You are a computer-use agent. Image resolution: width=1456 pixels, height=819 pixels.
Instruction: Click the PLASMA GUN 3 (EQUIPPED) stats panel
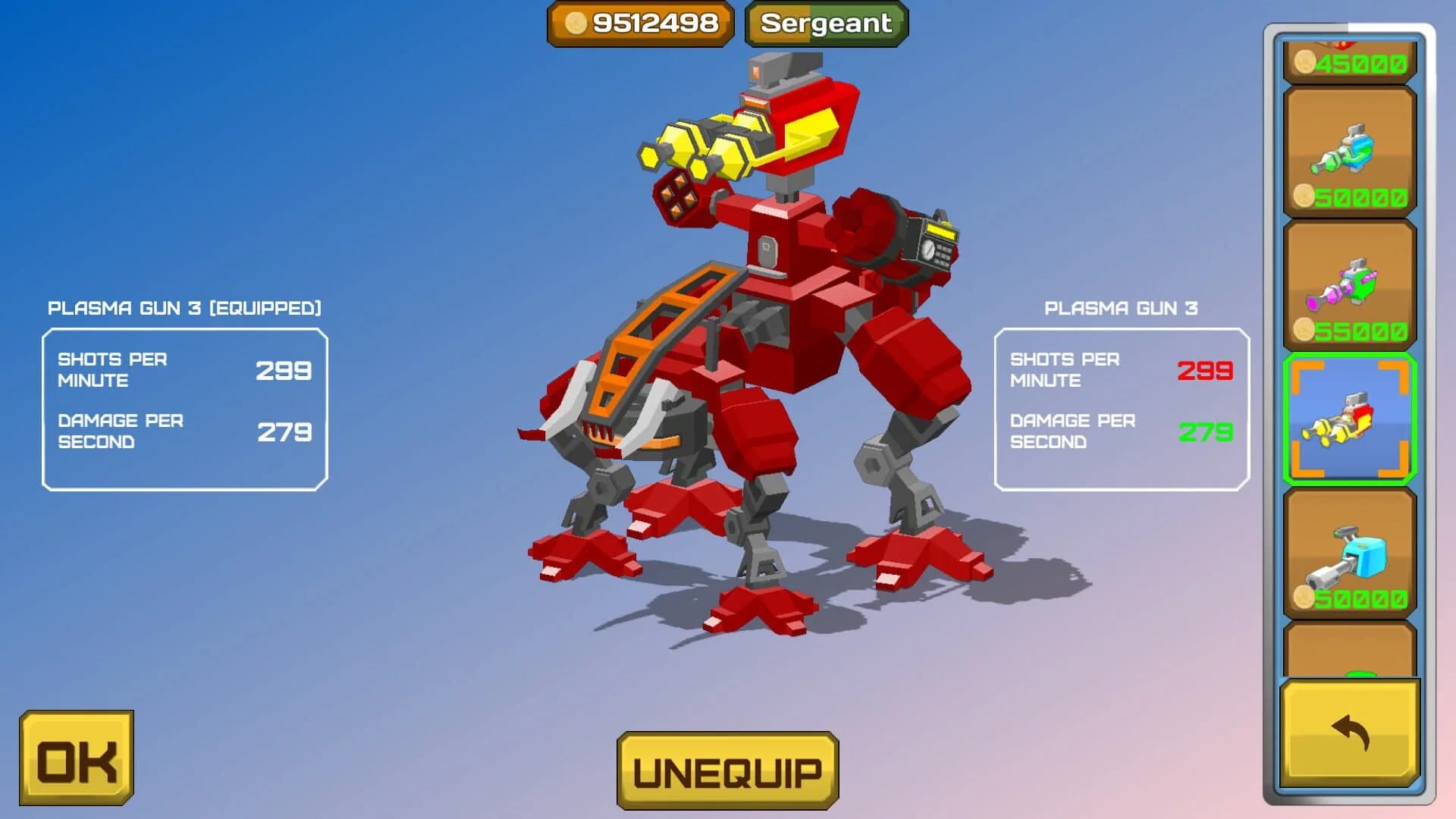(184, 406)
